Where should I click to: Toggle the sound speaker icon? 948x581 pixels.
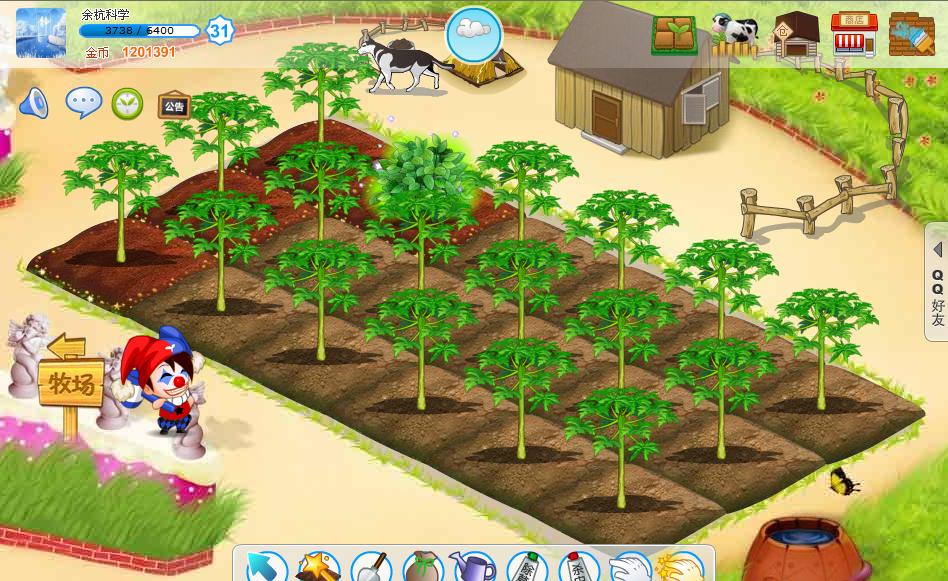[33, 102]
